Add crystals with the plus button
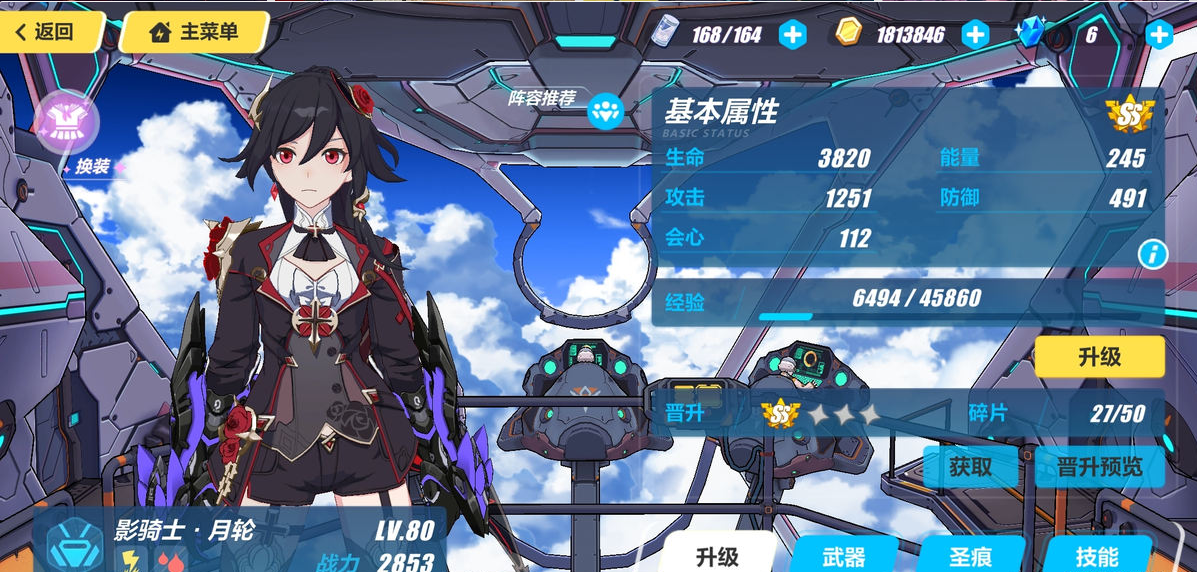This screenshot has height=572, width=1197. pyautogui.click(x=1159, y=35)
